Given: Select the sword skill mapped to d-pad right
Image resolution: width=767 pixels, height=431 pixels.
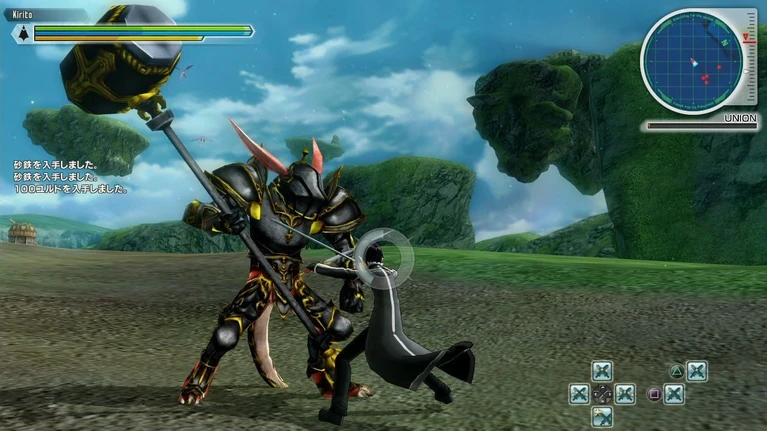Looking at the screenshot, I should (625, 394).
